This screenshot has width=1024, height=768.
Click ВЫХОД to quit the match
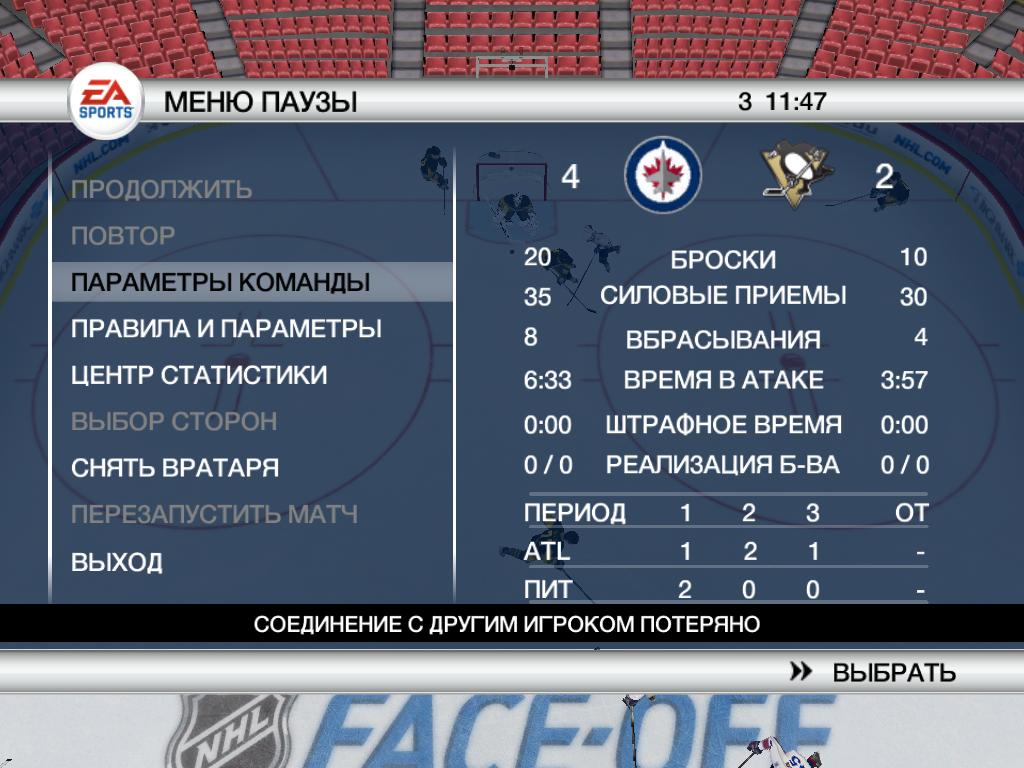[x=117, y=562]
